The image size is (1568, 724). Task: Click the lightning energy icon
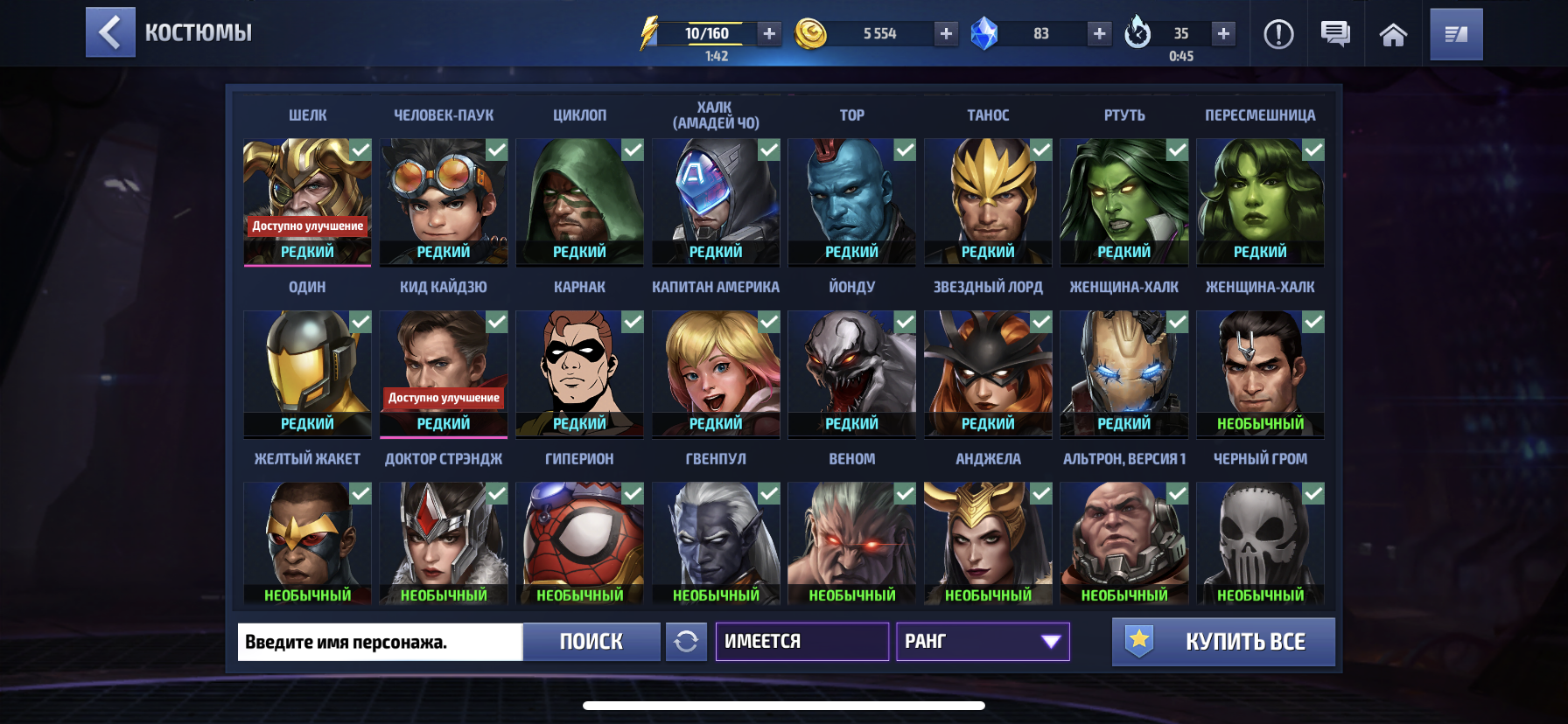(648, 32)
